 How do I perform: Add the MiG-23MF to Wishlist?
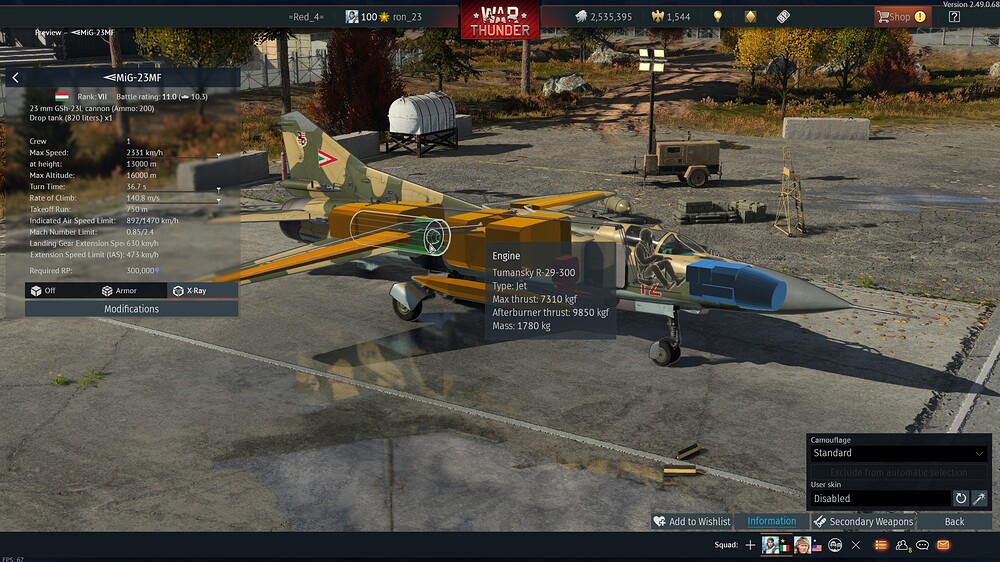point(691,521)
